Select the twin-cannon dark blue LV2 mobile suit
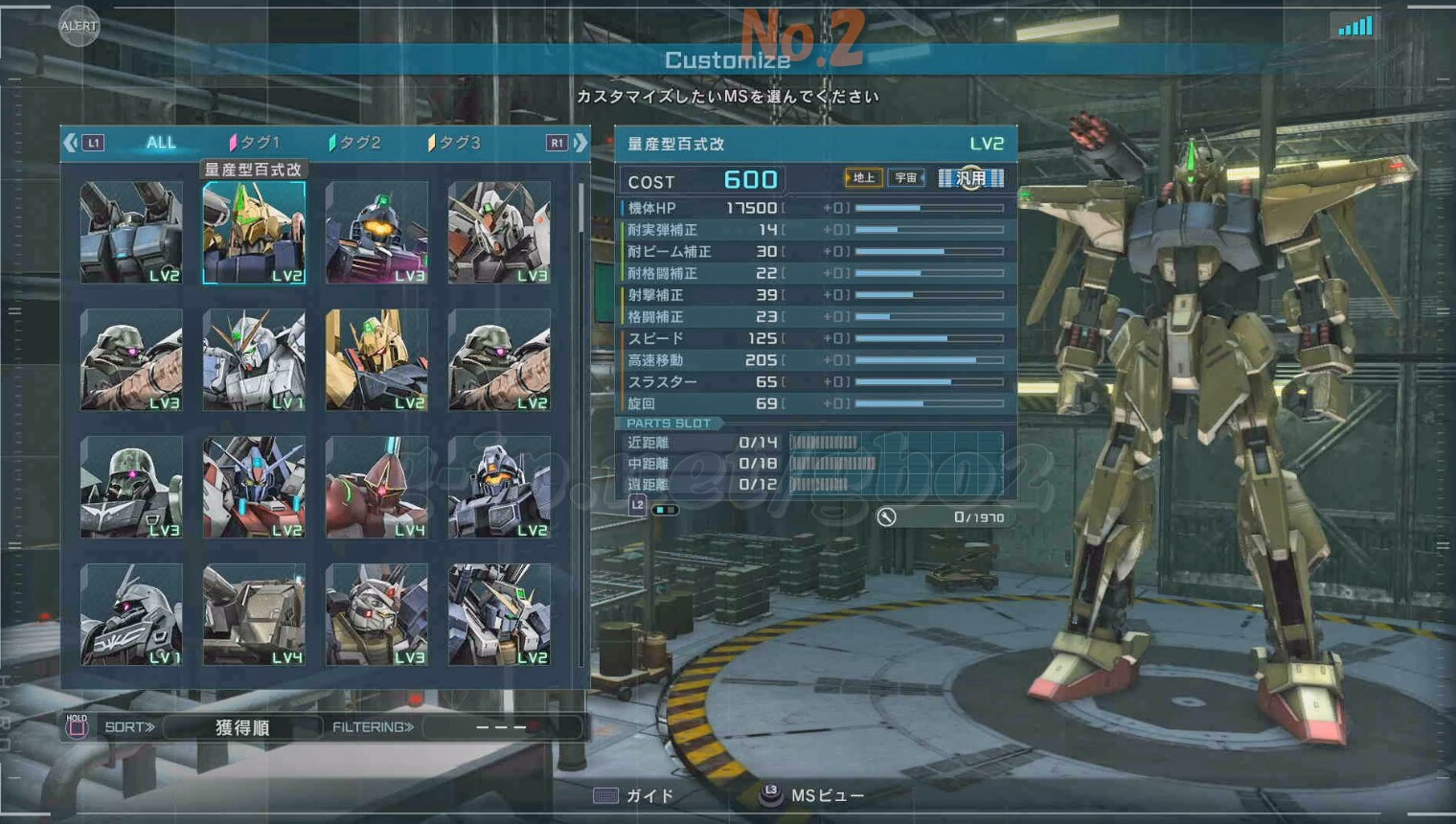1456x824 pixels. (131, 233)
